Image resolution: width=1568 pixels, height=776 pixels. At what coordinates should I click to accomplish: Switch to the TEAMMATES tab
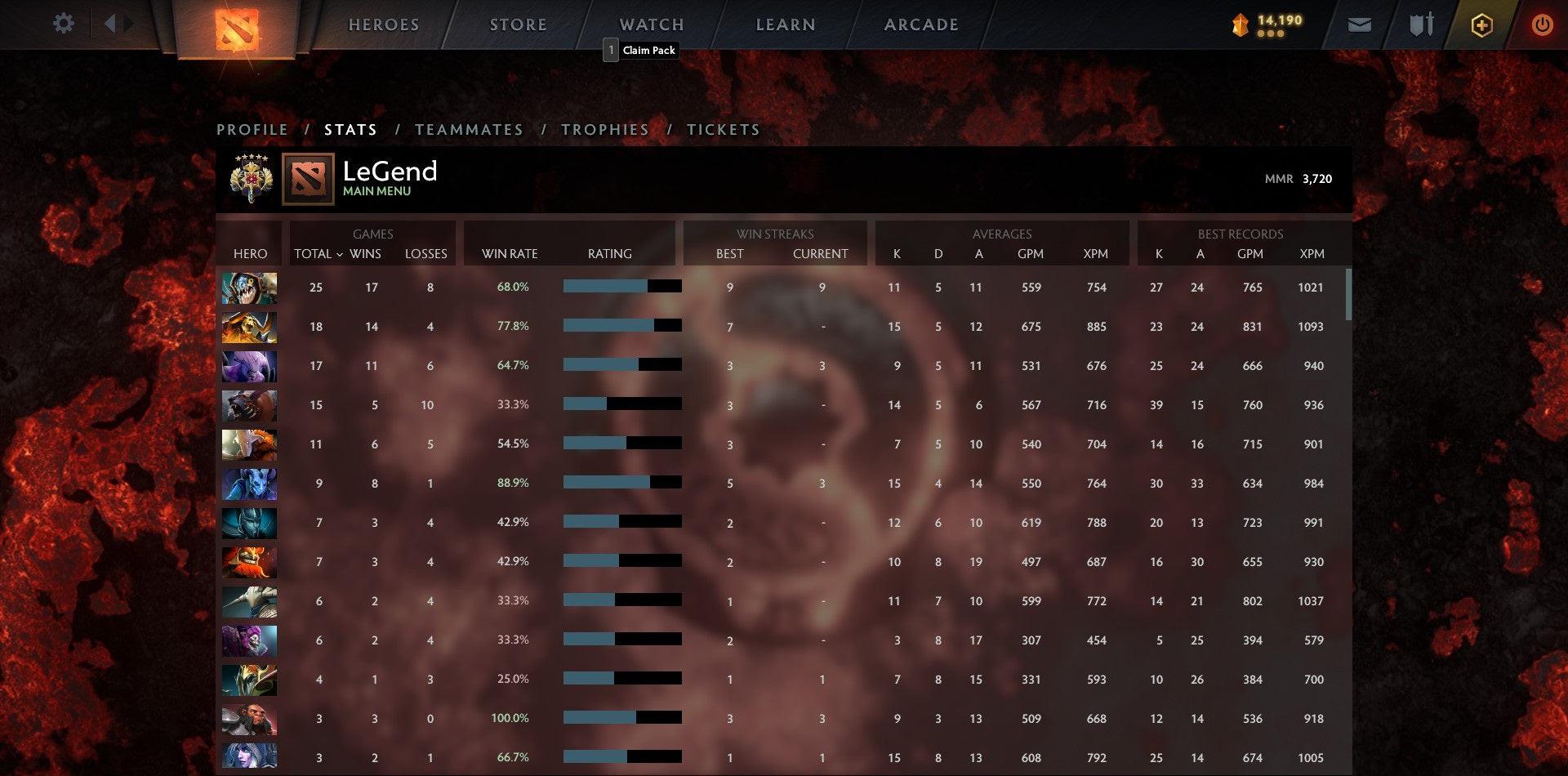(470, 129)
